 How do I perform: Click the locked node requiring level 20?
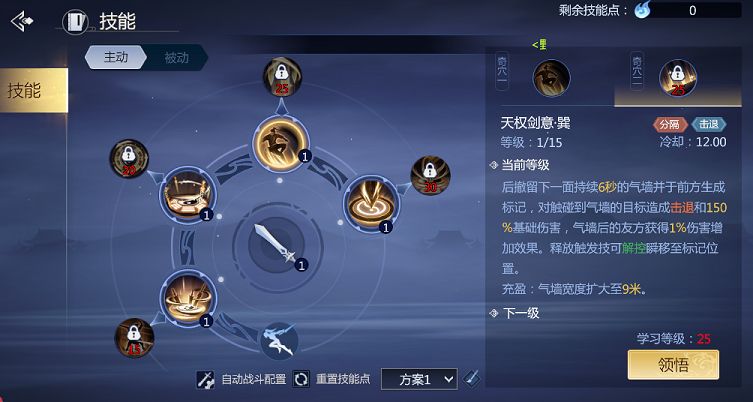pos(129,159)
